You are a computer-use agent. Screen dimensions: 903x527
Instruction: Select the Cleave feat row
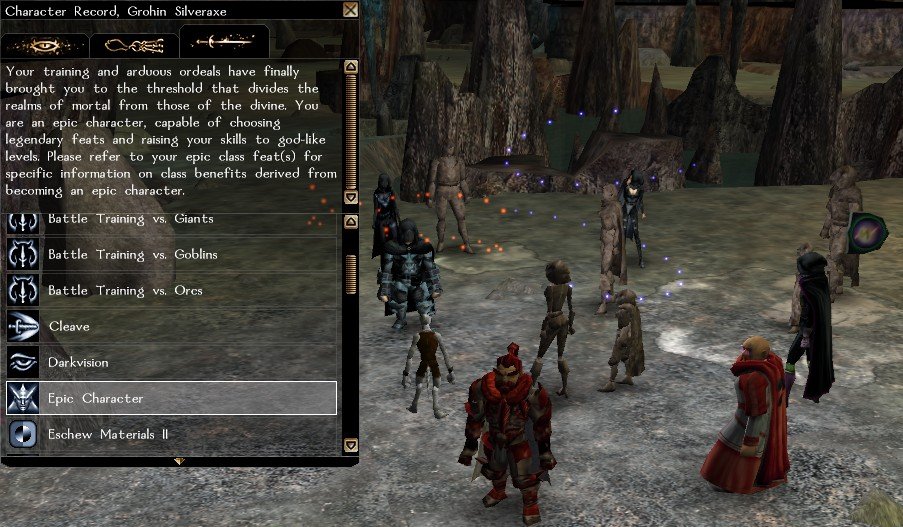[x=170, y=327]
